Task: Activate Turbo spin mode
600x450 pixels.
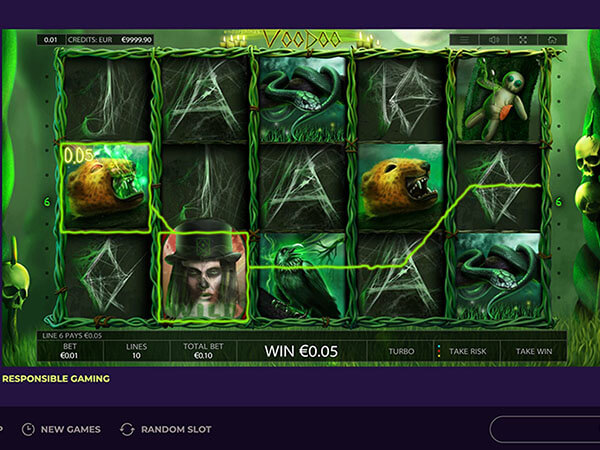Action: click(402, 352)
